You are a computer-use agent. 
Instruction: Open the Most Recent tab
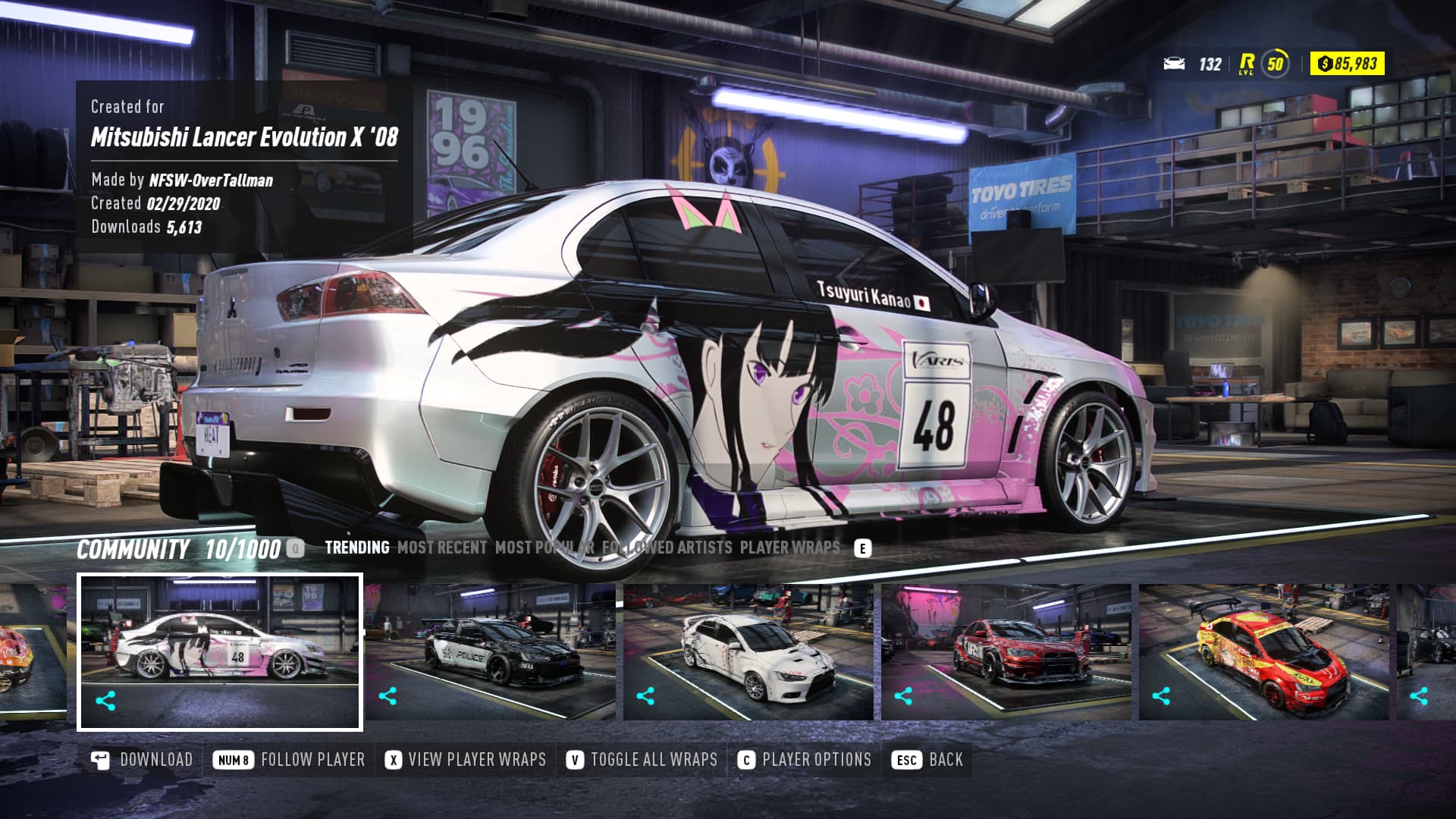(x=442, y=548)
